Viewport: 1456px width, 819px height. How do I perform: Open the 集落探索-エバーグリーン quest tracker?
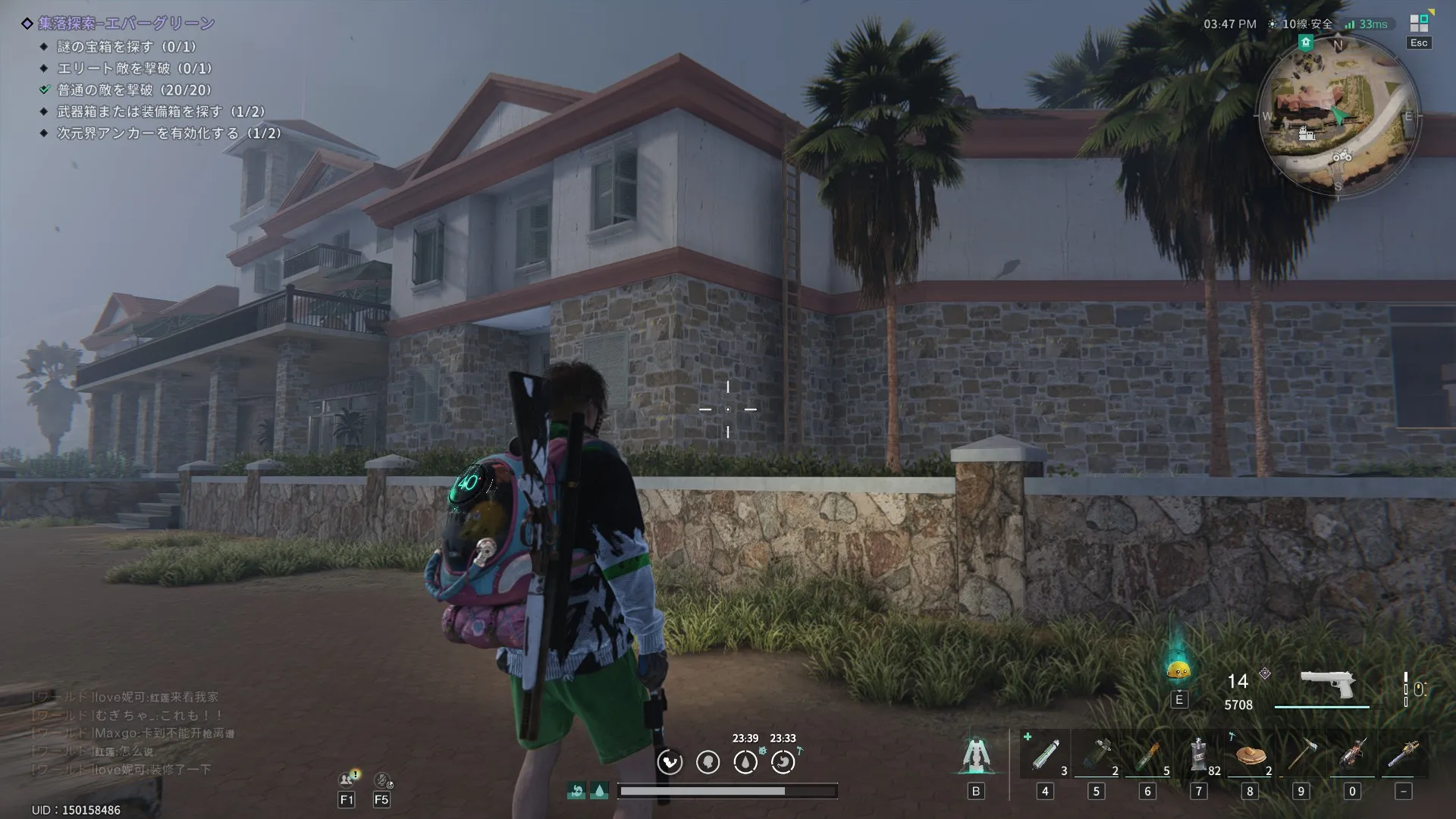point(126,24)
